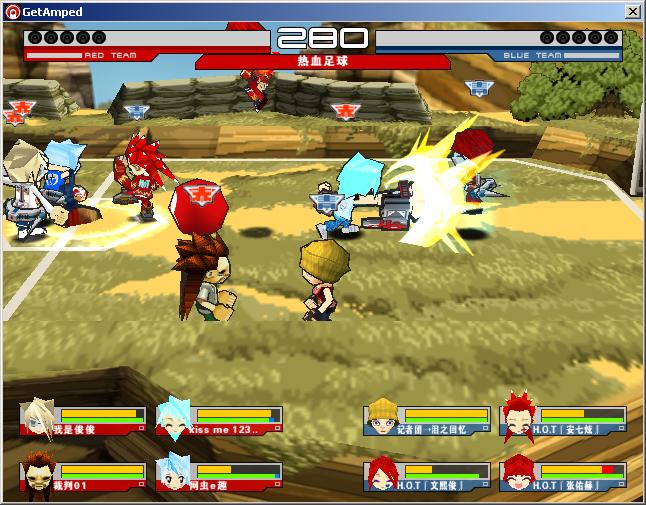This screenshot has width=646, height=505.
Task: Click the 我是俊俊 player portrait
Action: click(x=39, y=417)
